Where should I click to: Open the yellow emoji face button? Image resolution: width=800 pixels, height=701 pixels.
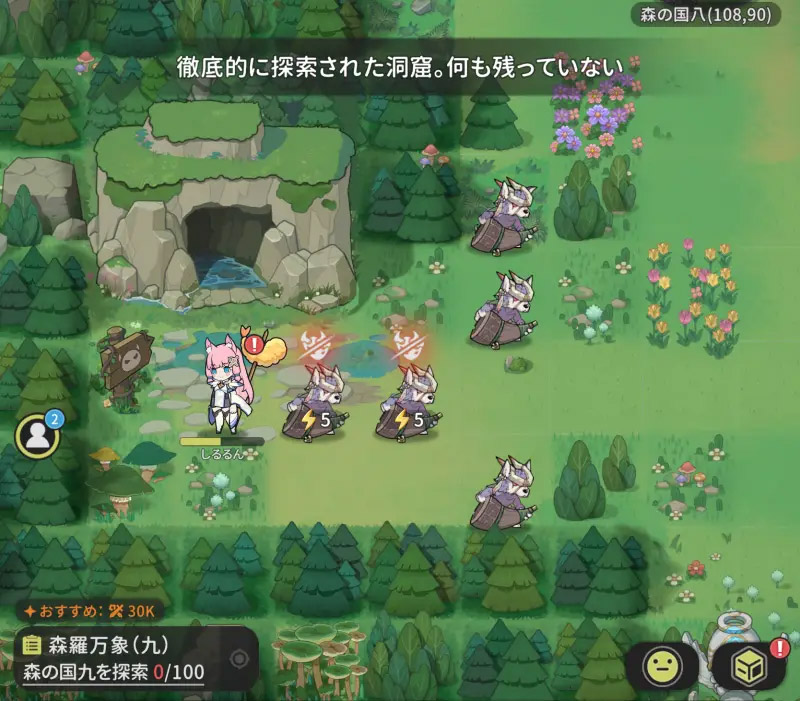pyautogui.click(x=663, y=667)
